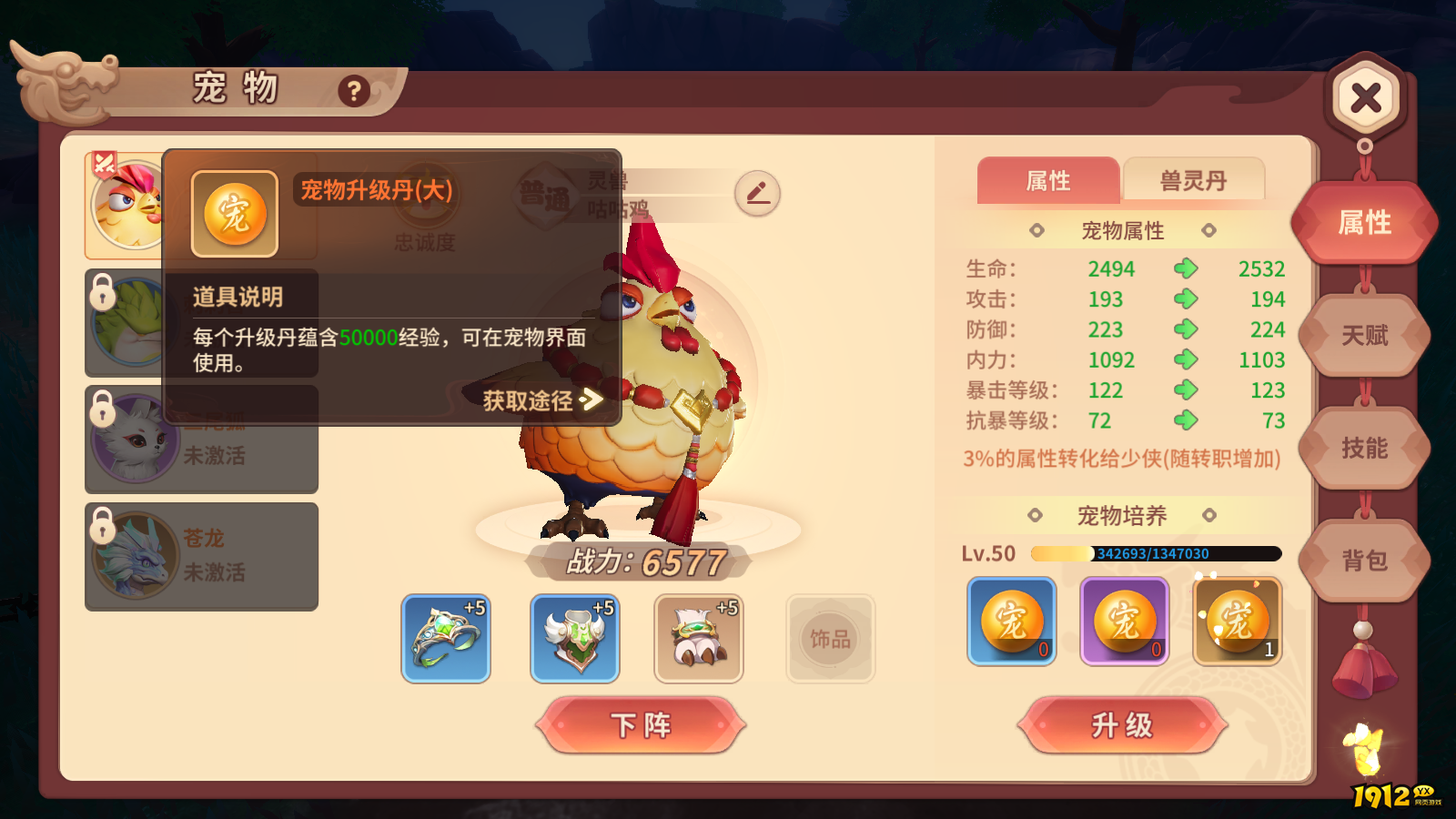
Task: Select the claw equipment with +5 enhancement
Action: [x=697, y=638]
